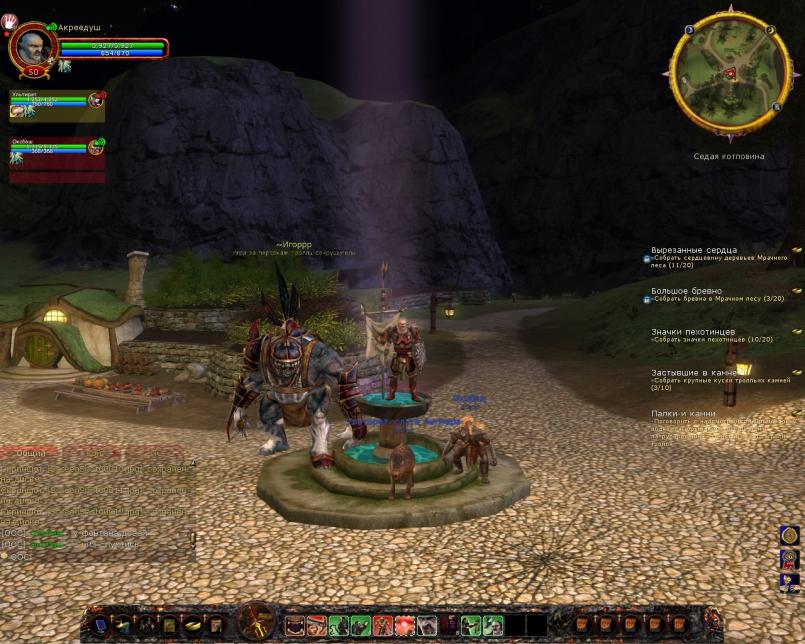The width and height of the screenshot is (805, 644).
Task: Open quest tracker entry Вырезанные сердца
Action: click(x=694, y=250)
